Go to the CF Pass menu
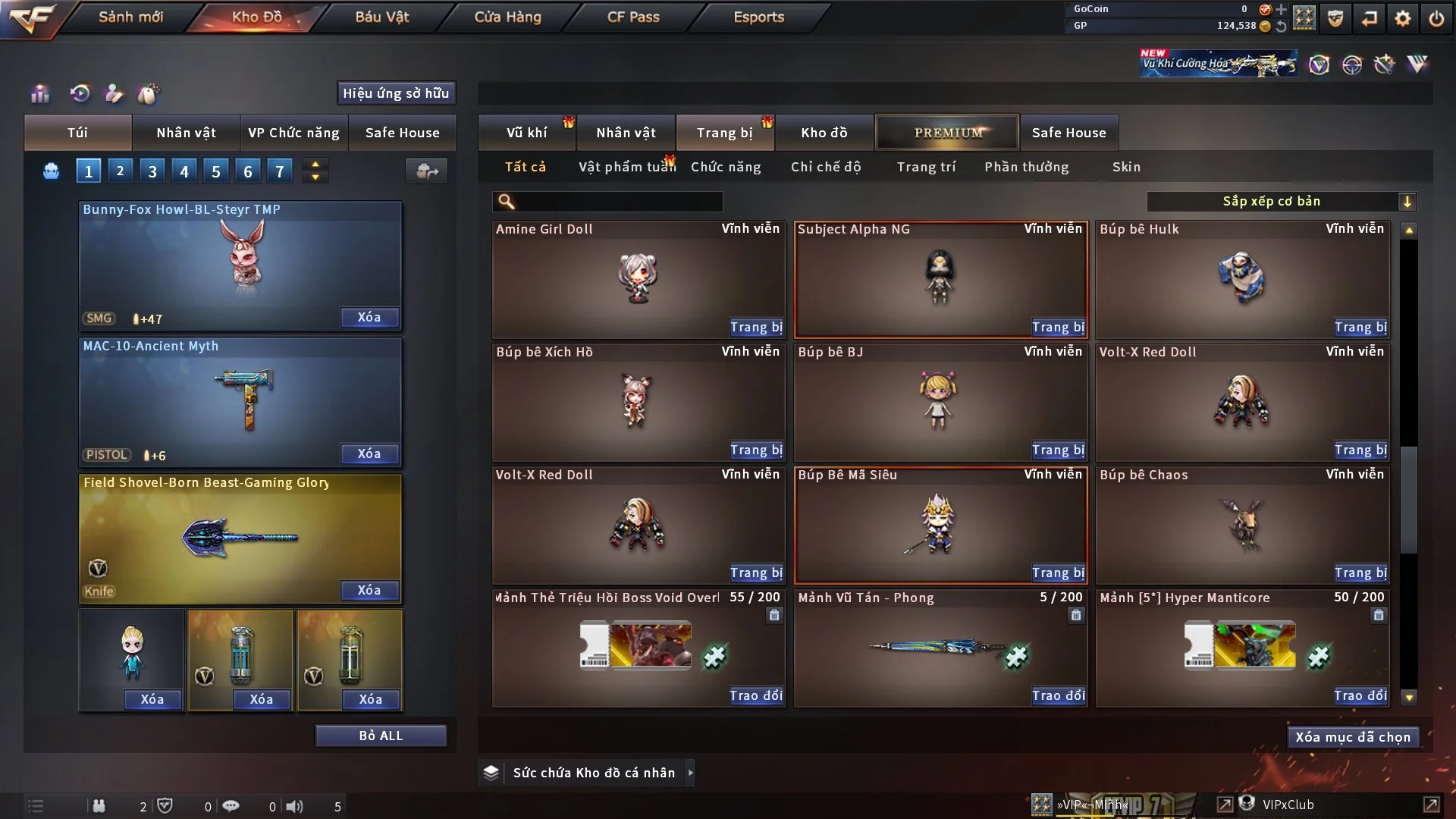Image resolution: width=1456 pixels, height=819 pixels. (633, 17)
